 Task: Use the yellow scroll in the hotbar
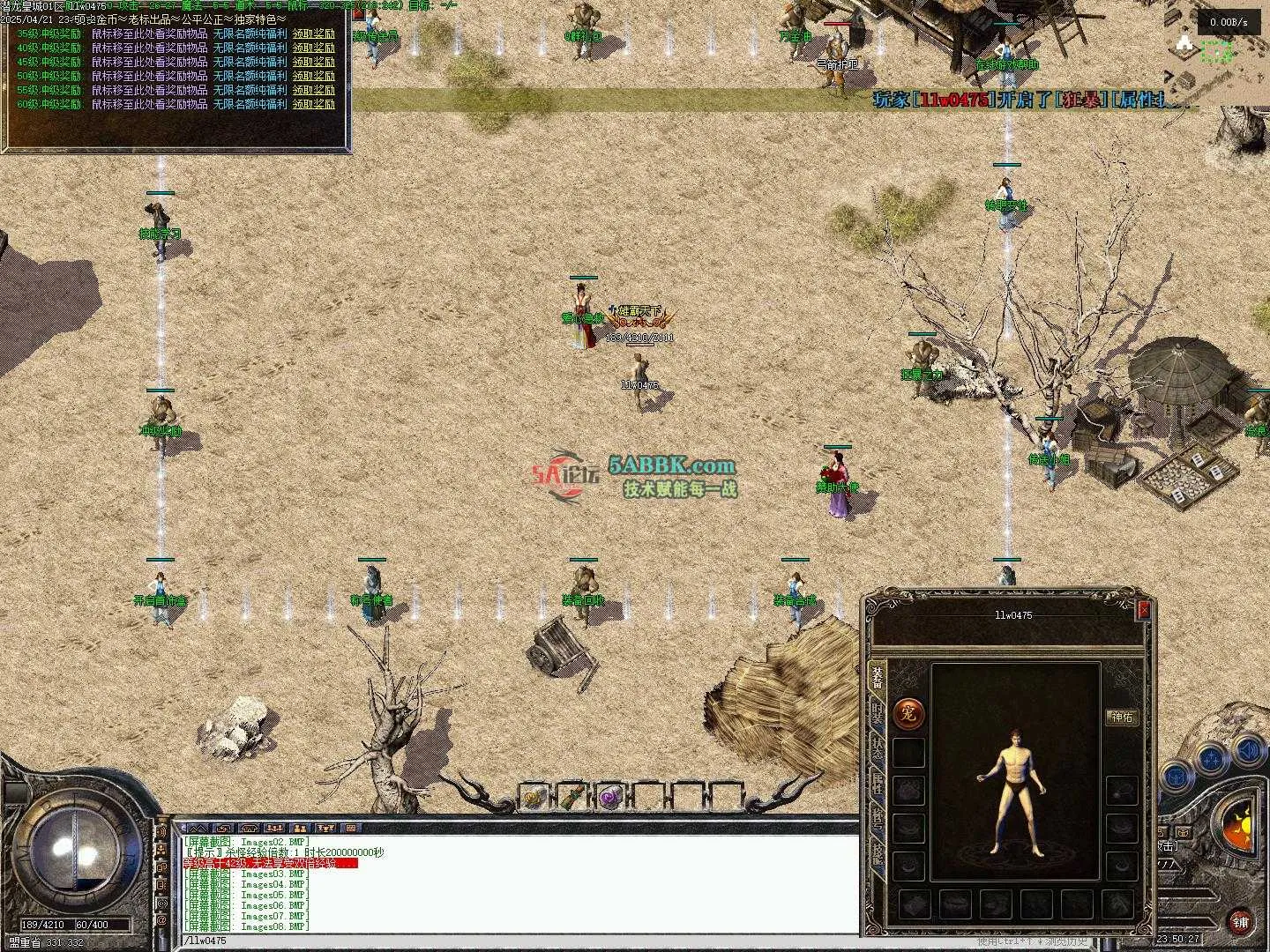pos(534,798)
